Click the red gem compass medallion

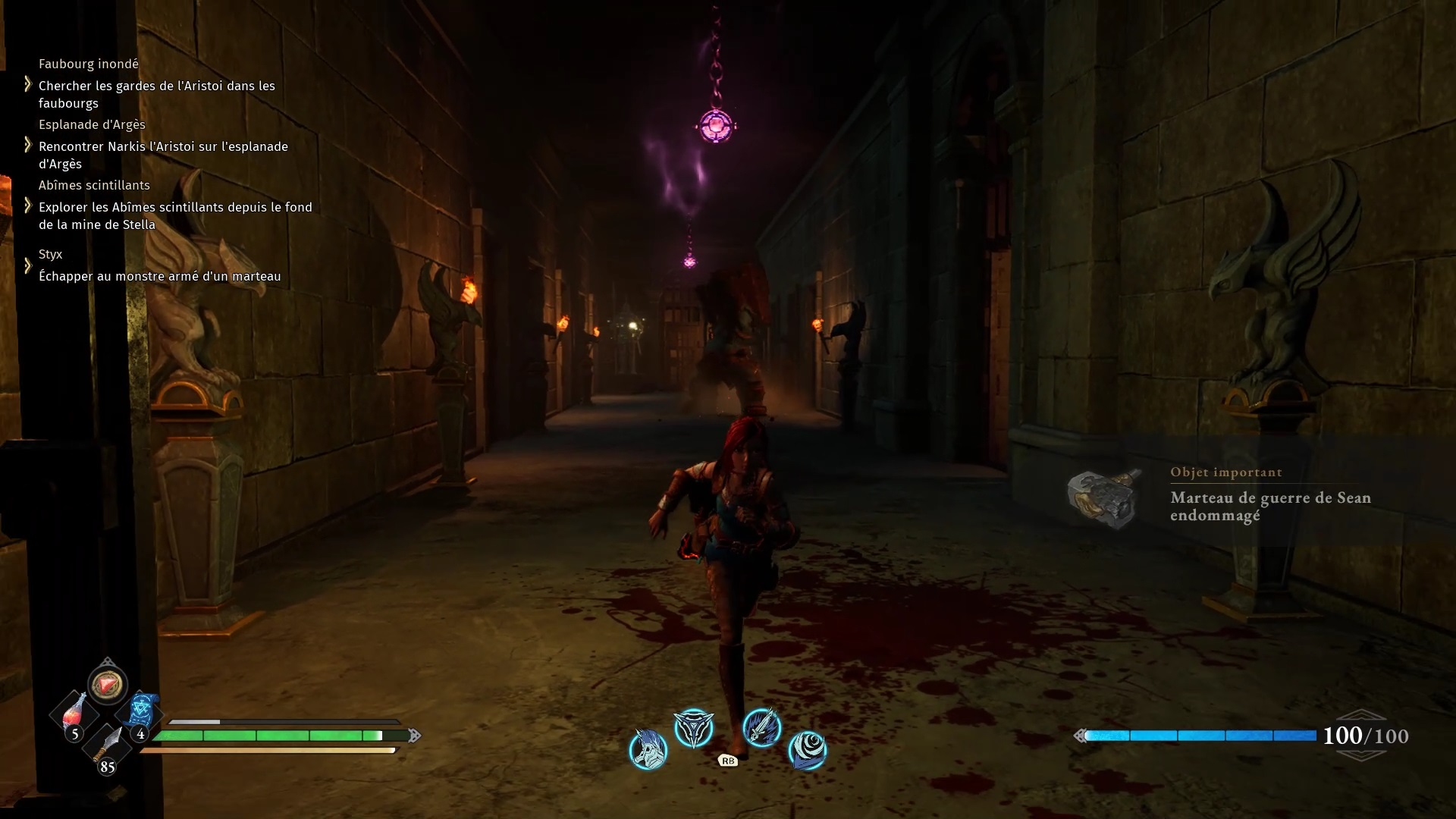(107, 684)
